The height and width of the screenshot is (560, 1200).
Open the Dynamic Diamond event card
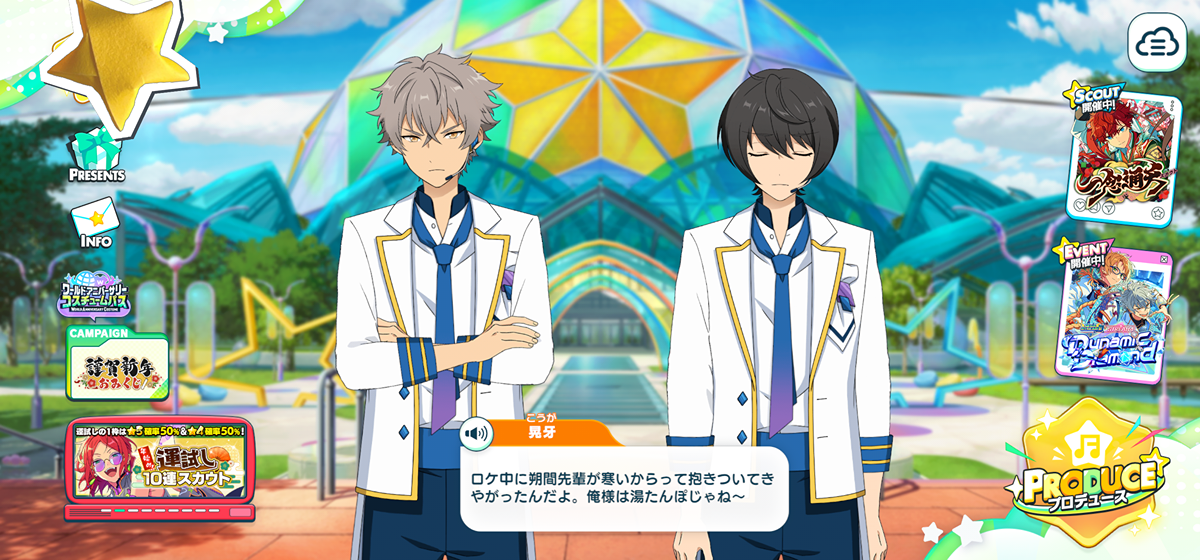[1112, 314]
